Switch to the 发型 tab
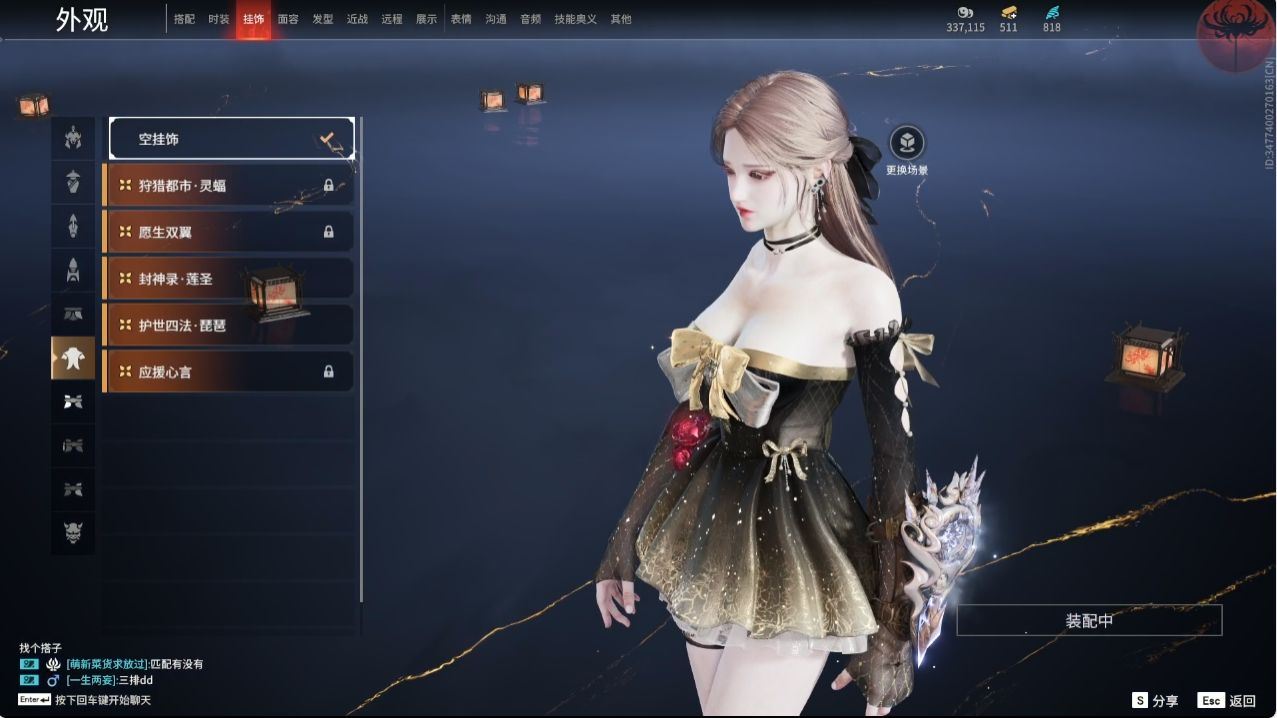This screenshot has height=718, width=1277. [322, 19]
